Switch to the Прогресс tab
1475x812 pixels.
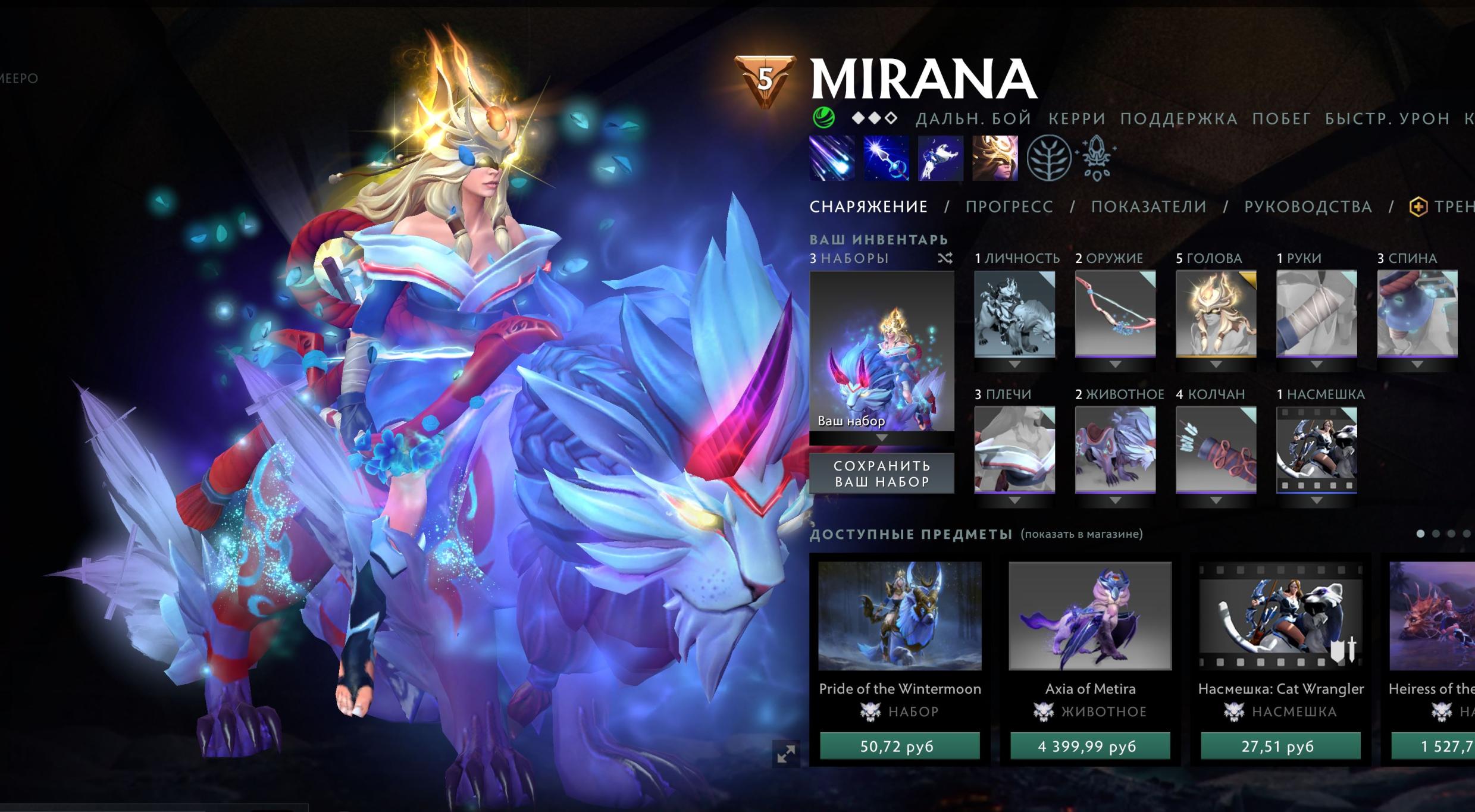[1009, 206]
